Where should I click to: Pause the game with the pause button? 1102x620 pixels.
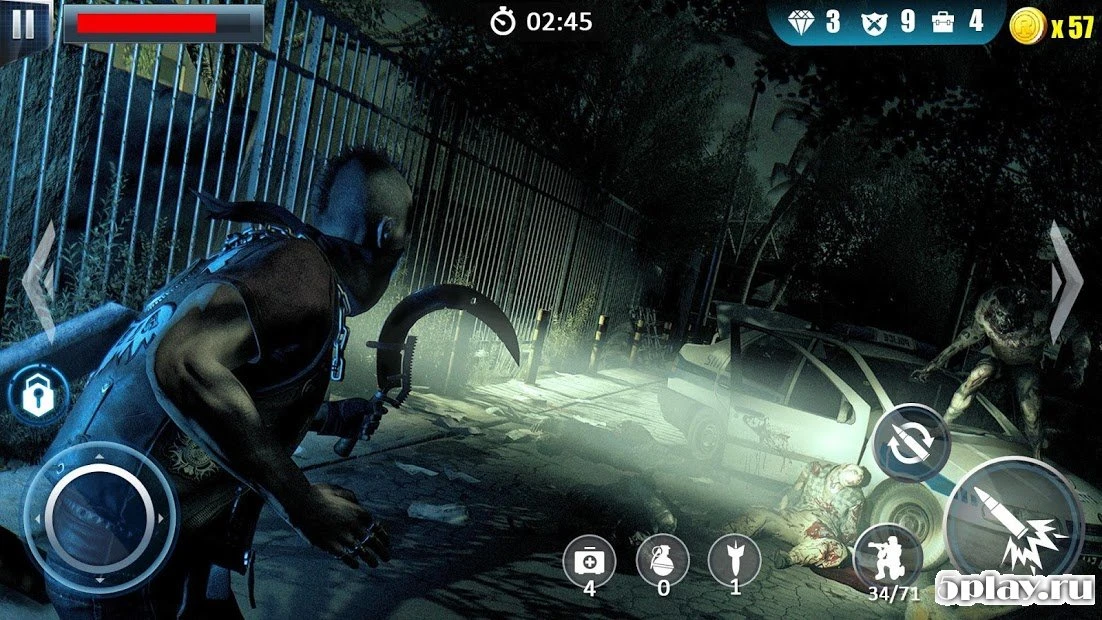pos(23,24)
